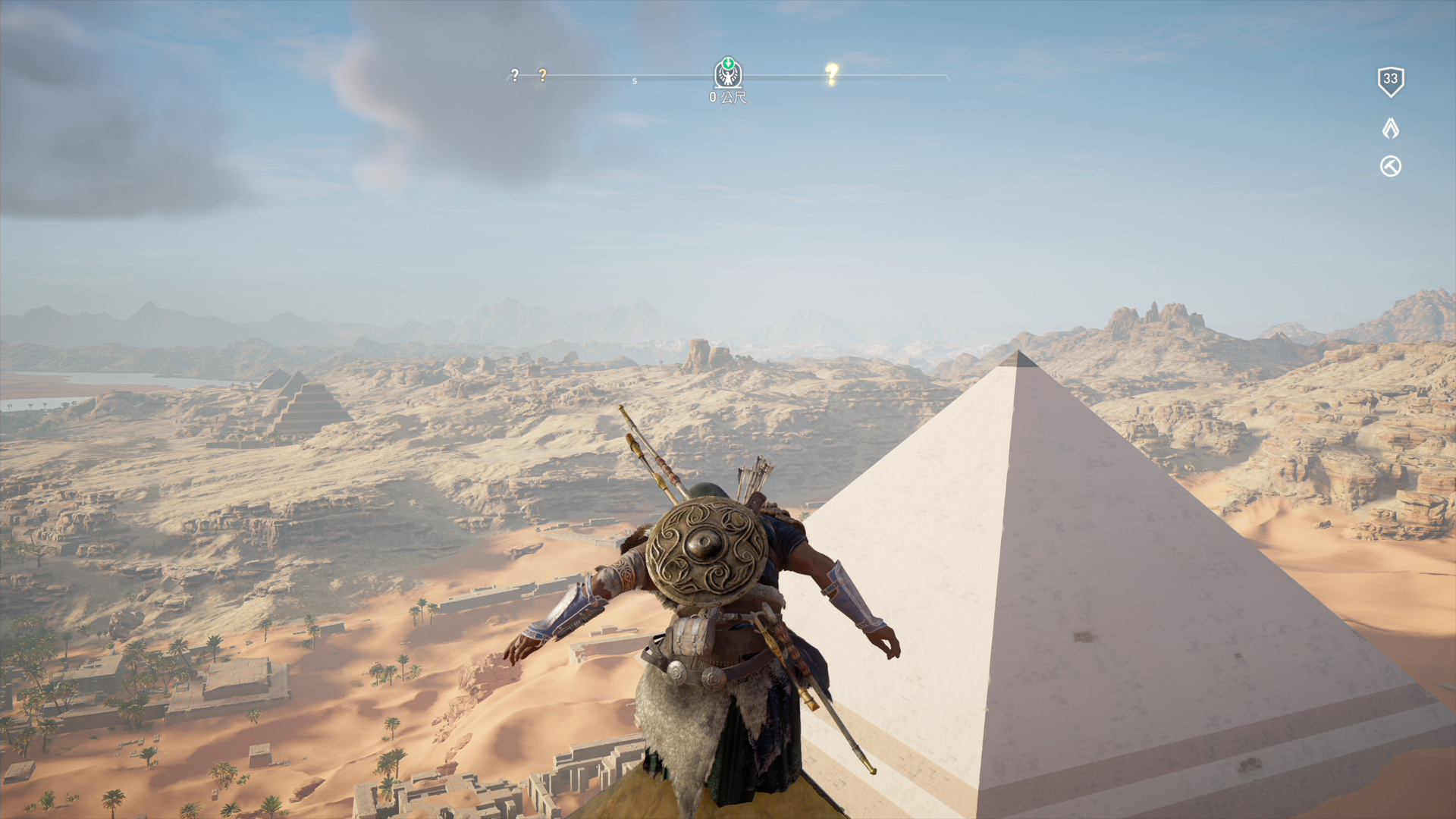Open the level 33 shield badge
Screen dimensions: 1456x819
coord(1390,80)
